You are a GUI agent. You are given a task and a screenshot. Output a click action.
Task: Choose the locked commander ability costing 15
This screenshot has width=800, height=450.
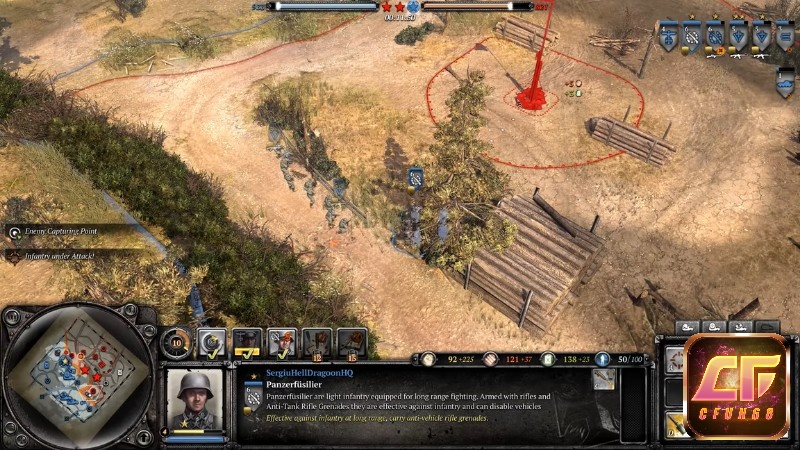pos(351,343)
